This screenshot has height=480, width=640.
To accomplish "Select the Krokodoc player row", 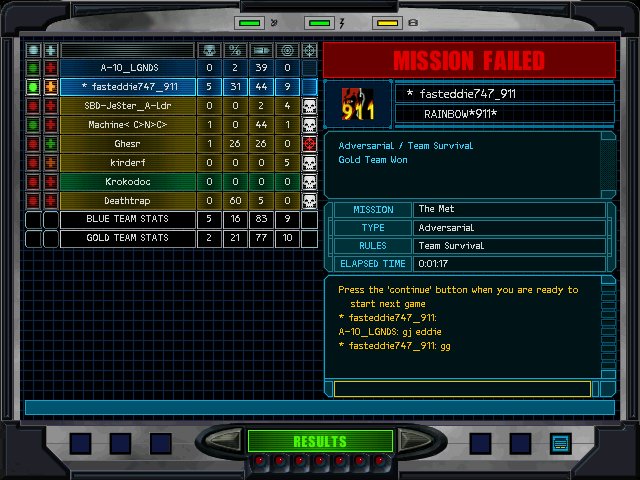I will (127, 182).
